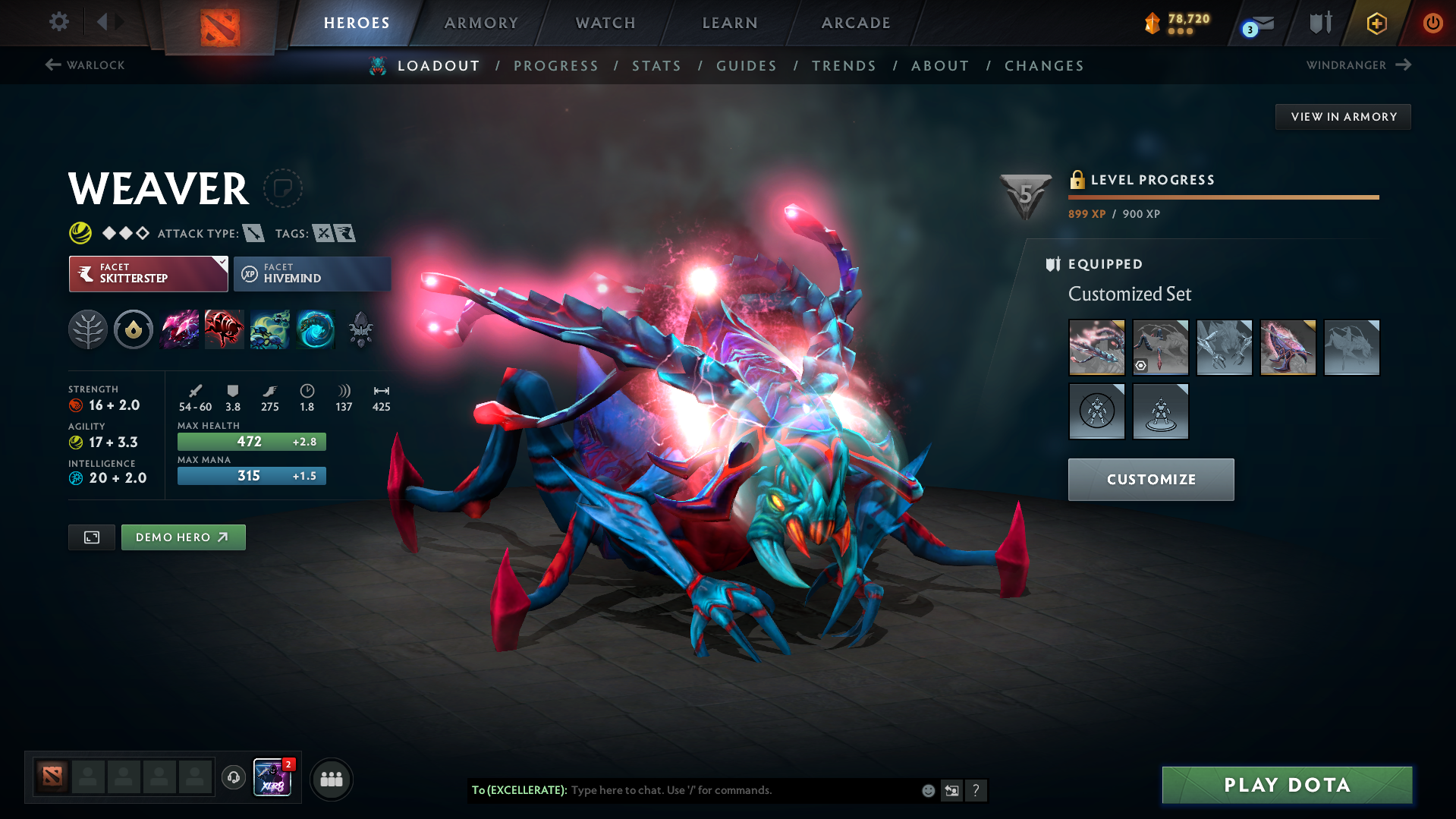This screenshot has height=819, width=1456.
Task: View the blue Time Lapse swirl ability icon
Action: pos(316,329)
